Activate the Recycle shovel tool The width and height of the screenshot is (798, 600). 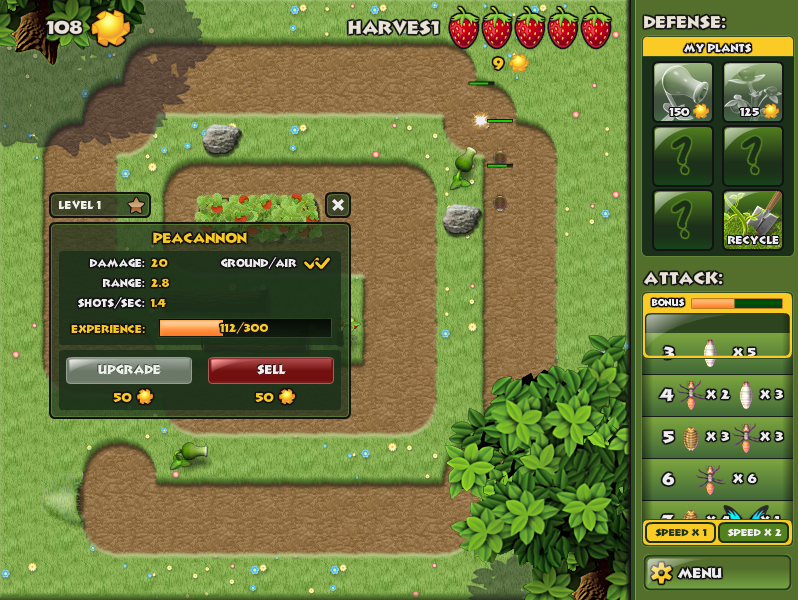pyautogui.click(x=753, y=220)
